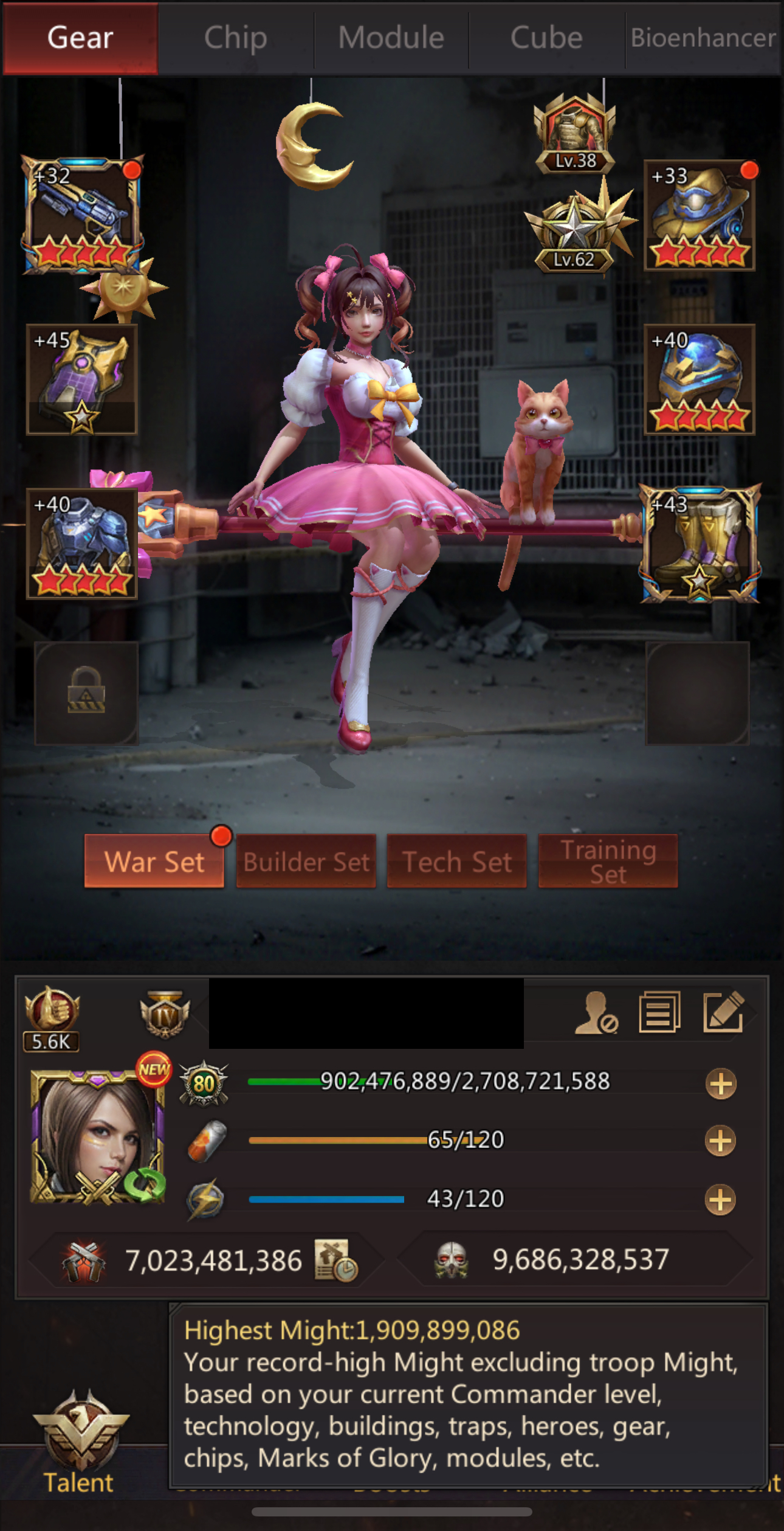Inspect the +40 chest armor slot

pyautogui.click(x=82, y=544)
